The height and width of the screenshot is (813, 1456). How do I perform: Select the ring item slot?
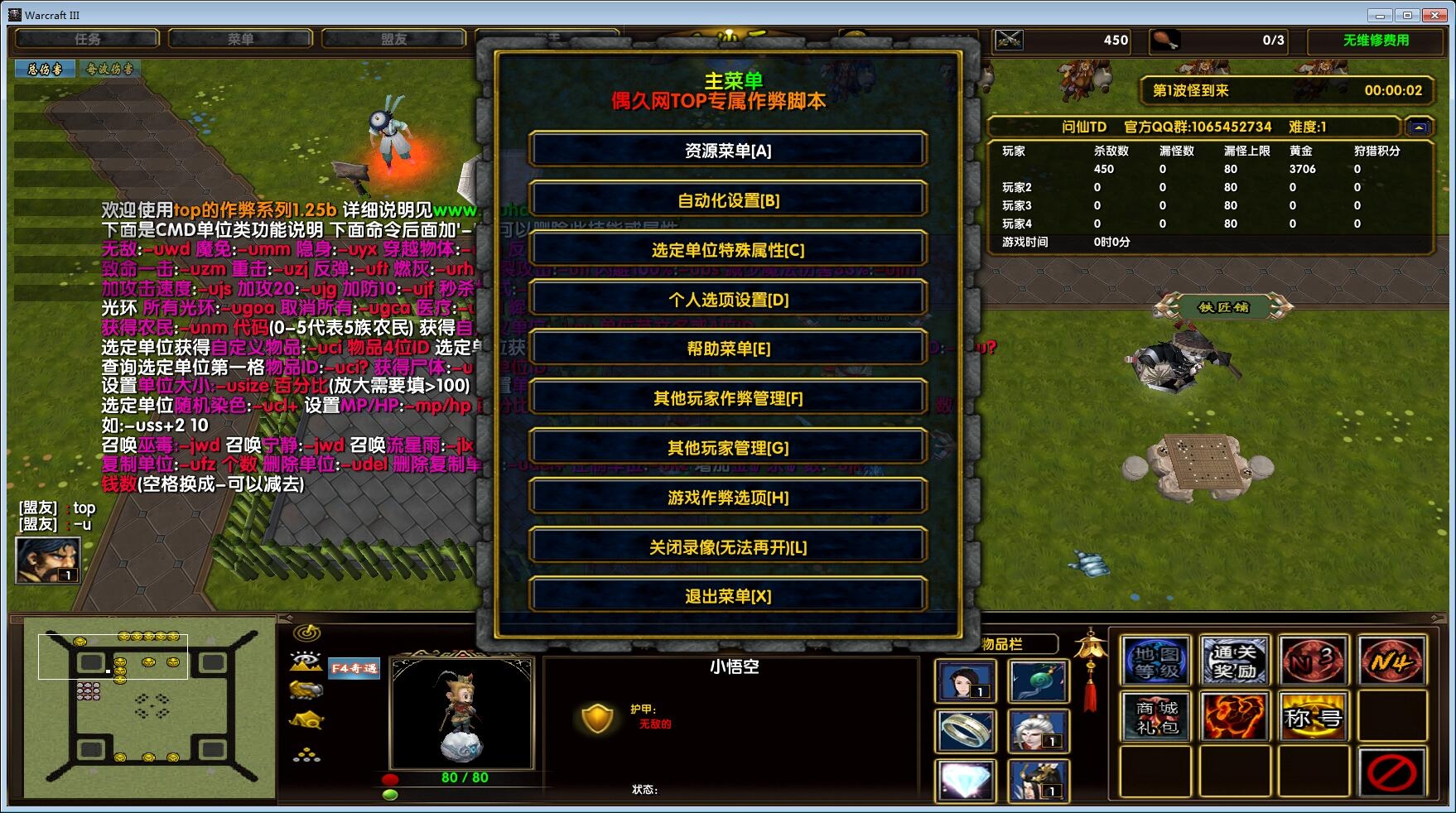click(965, 730)
